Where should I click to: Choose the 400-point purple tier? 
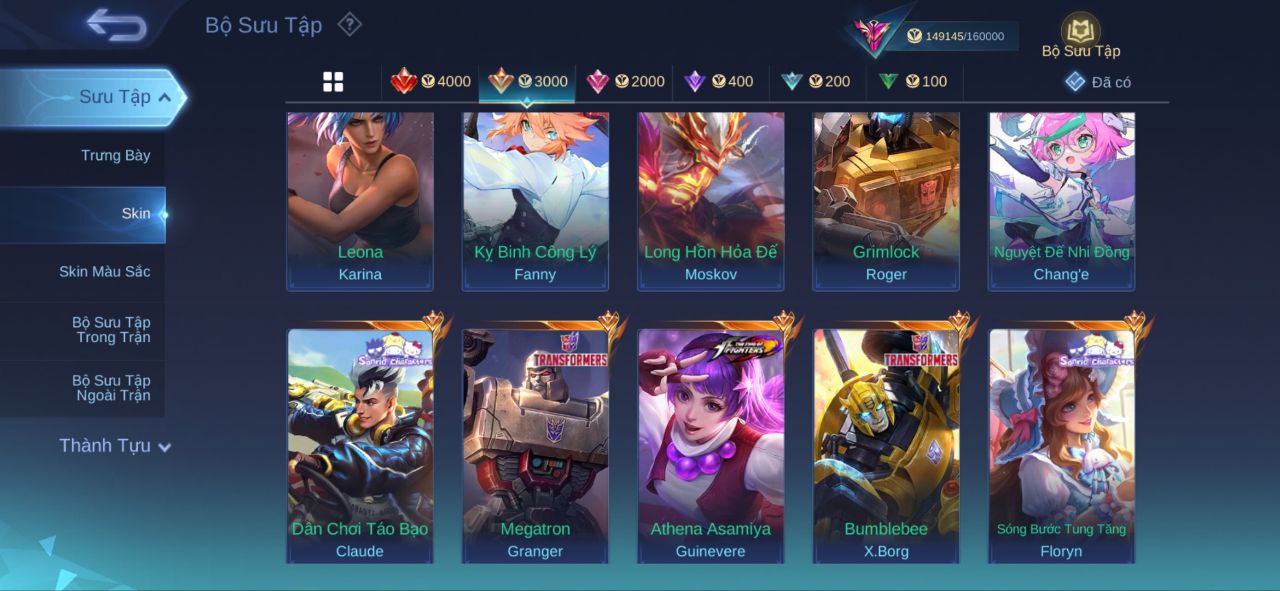point(719,82)
